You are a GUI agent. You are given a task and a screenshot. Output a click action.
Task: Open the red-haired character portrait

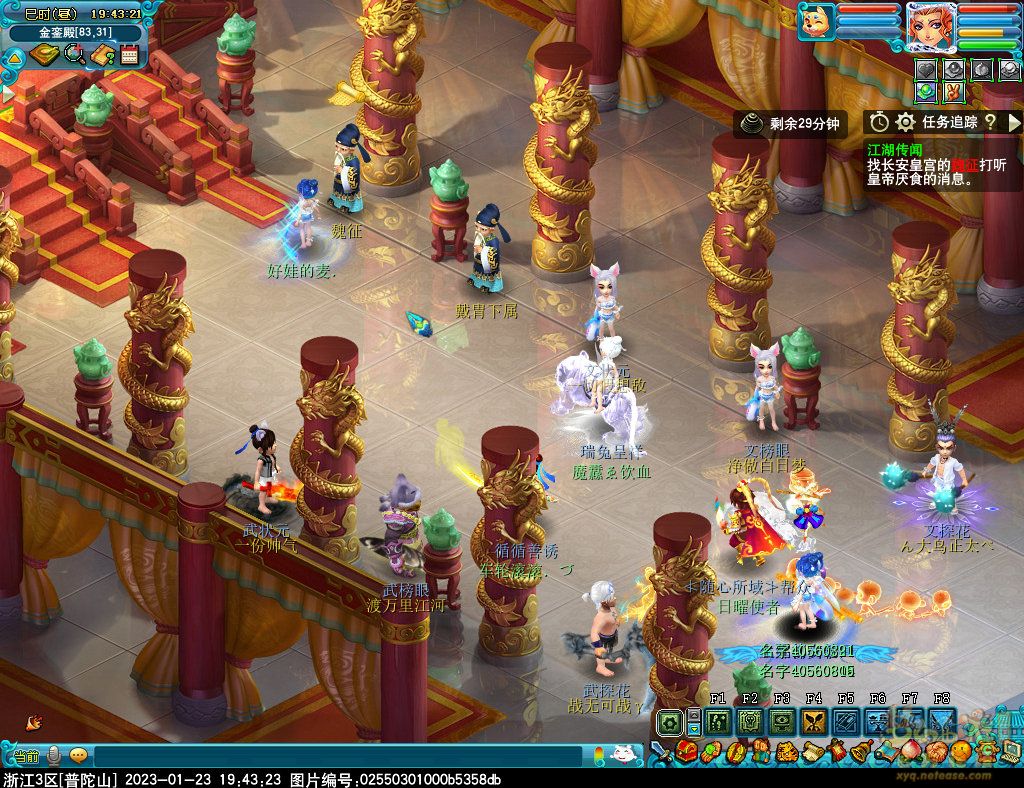[x=929, y=25]
